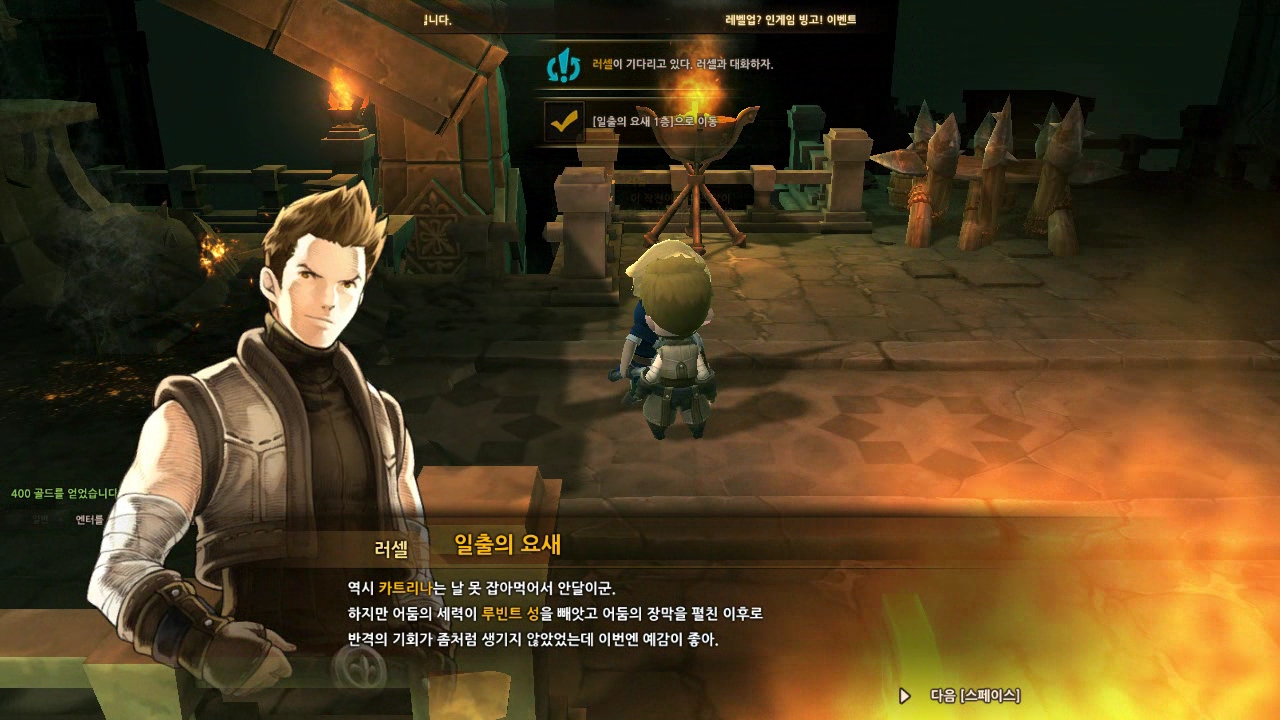This screenshot has height=720, width=1280.
Task: Switch to the 일반 chat tab
Action: click(40, 519)
